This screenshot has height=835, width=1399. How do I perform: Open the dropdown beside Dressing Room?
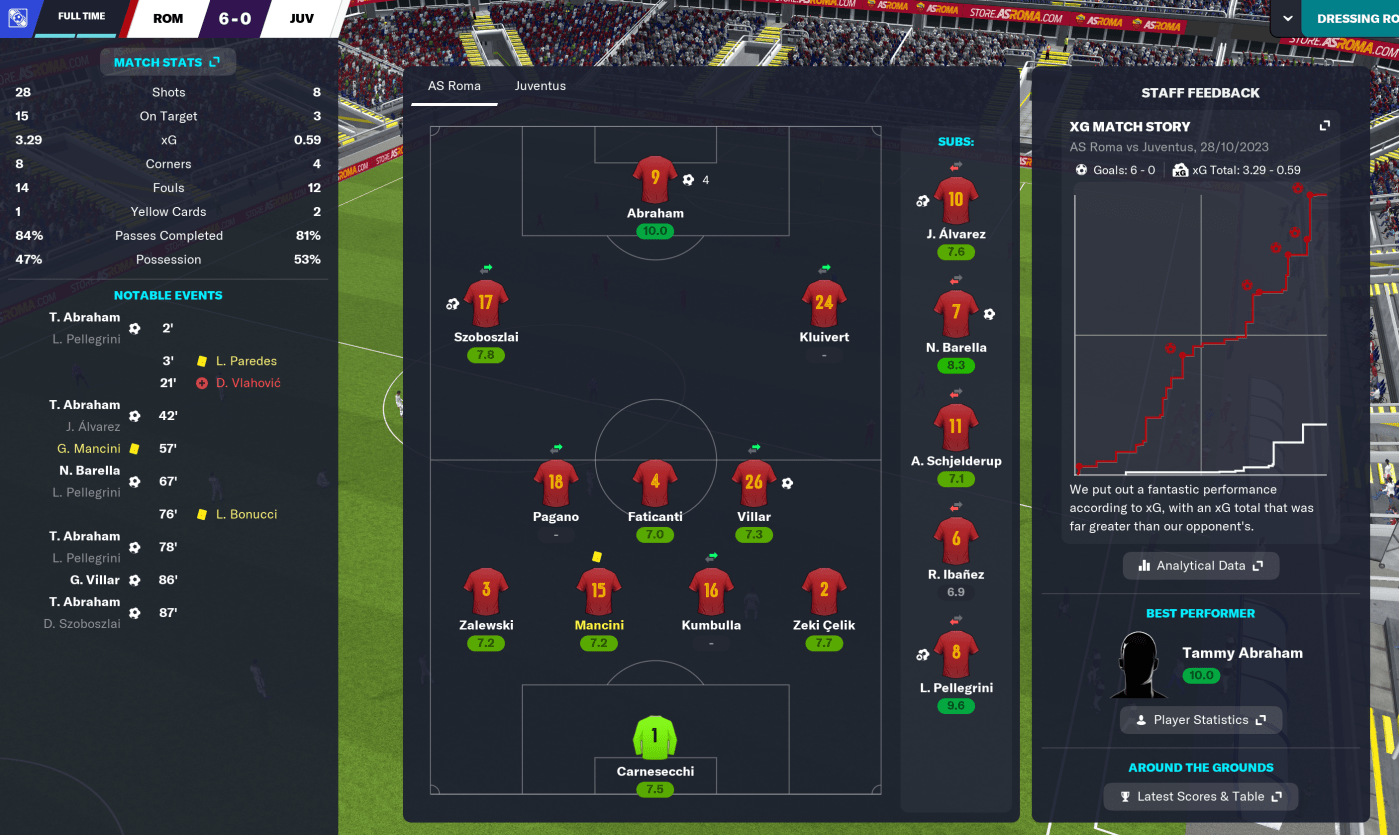click(1284, 19)
